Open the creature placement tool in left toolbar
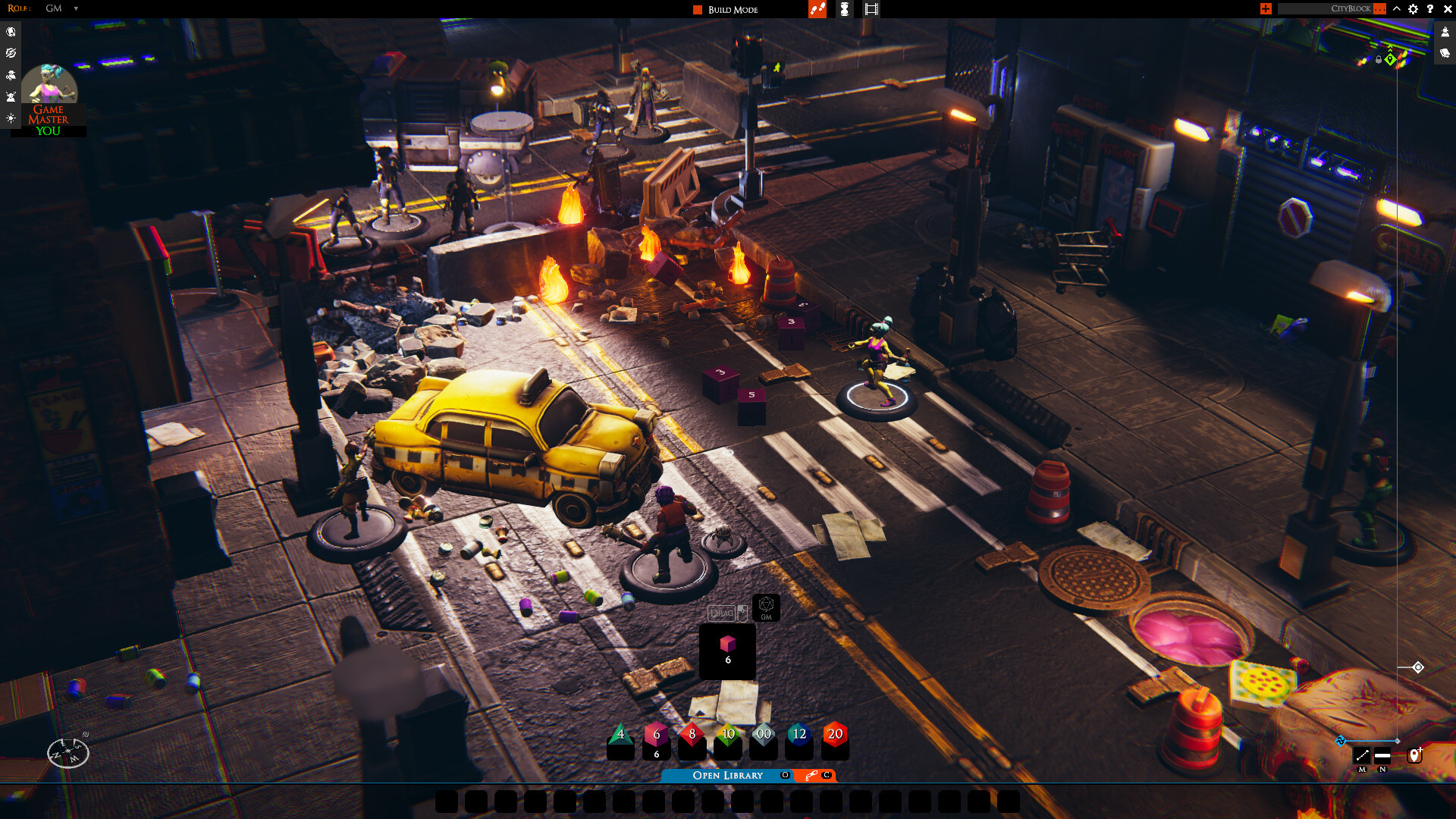 (11, 74)
